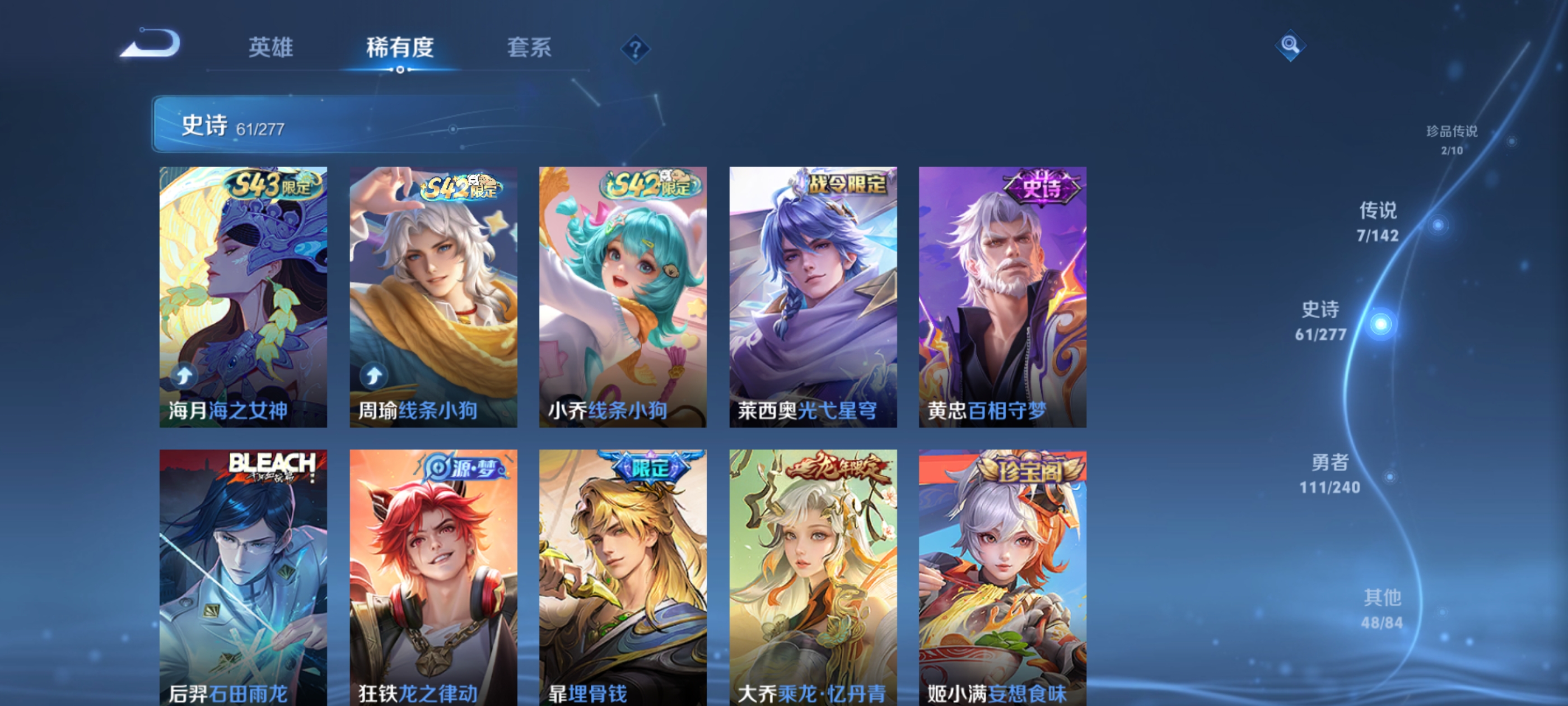The width and height of the screenshot is (1568, 706).
Task: Switch to the 套系 tab
Action: click(x=528, y=48)
